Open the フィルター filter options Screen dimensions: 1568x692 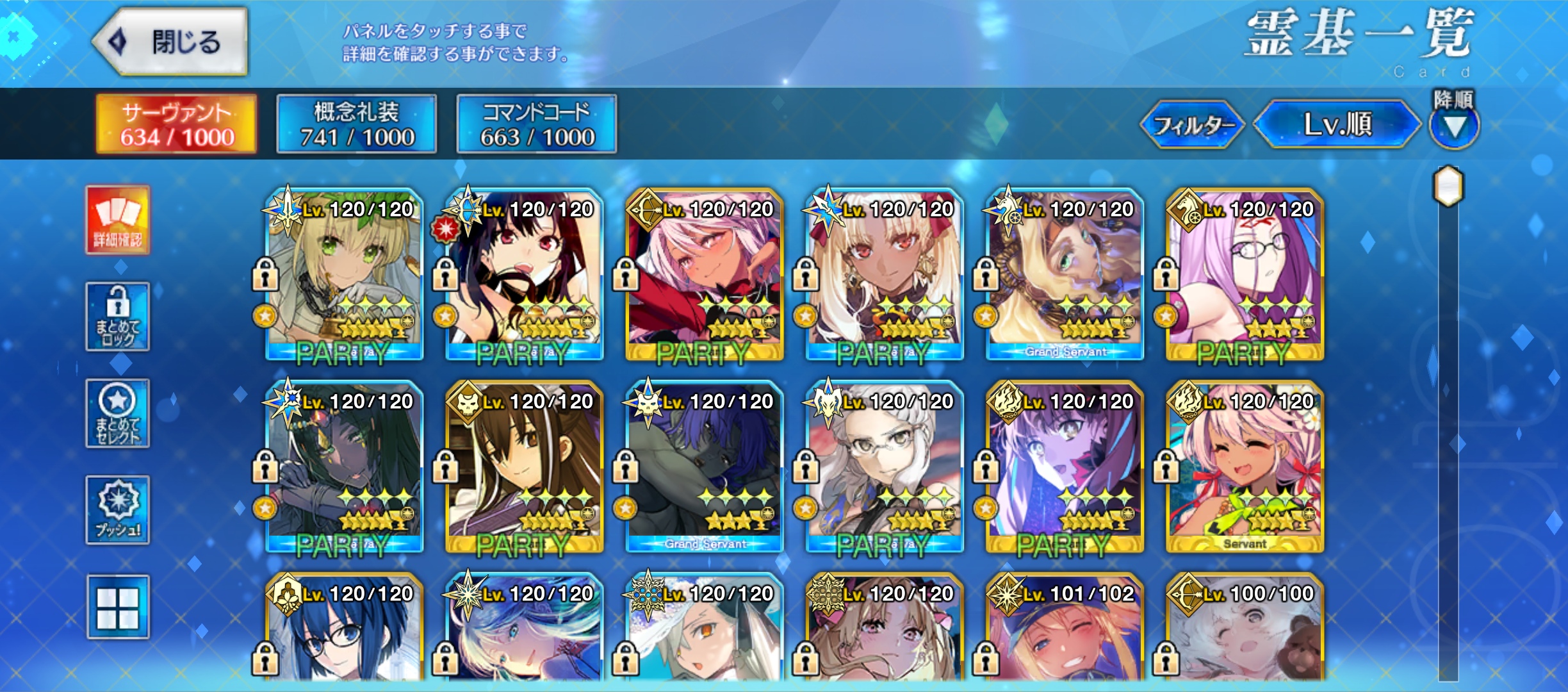coord(1192,124)
